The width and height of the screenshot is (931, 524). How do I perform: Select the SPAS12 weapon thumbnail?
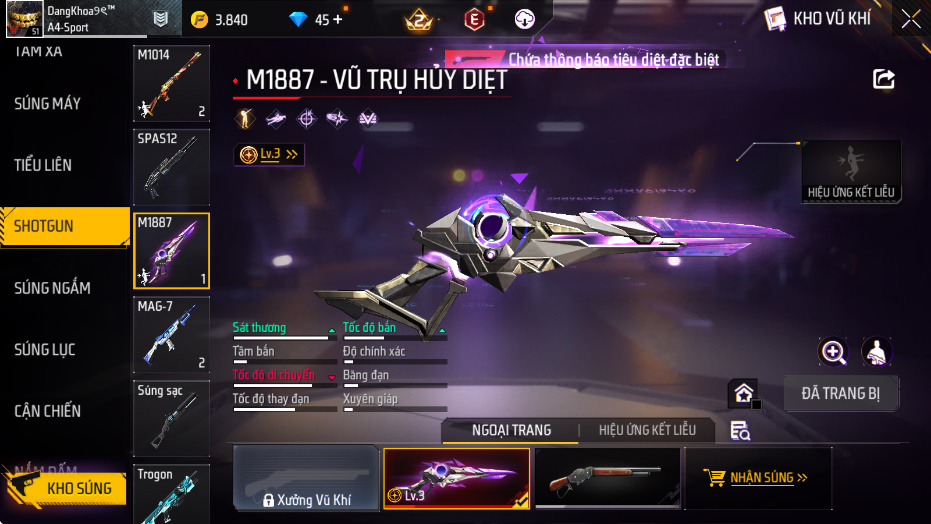point(171,167)
